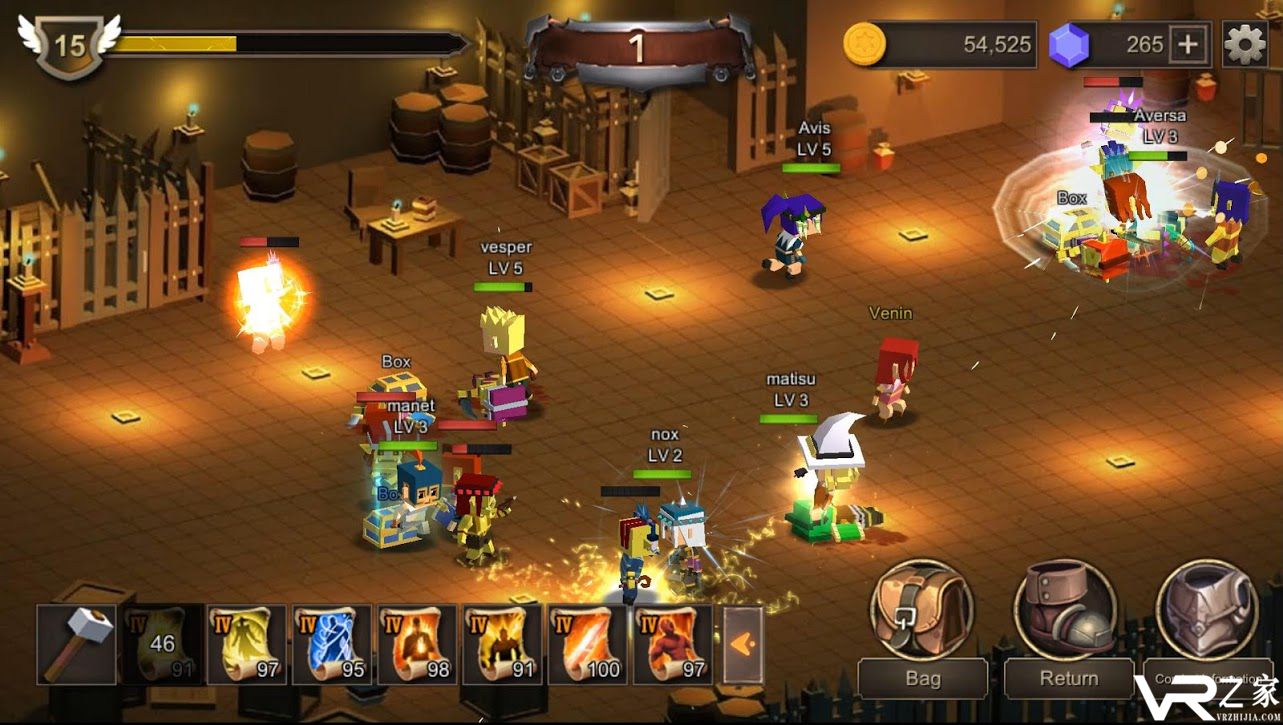Click the gold coin currency icon
1283x725 pixels.
click(864, 45)
